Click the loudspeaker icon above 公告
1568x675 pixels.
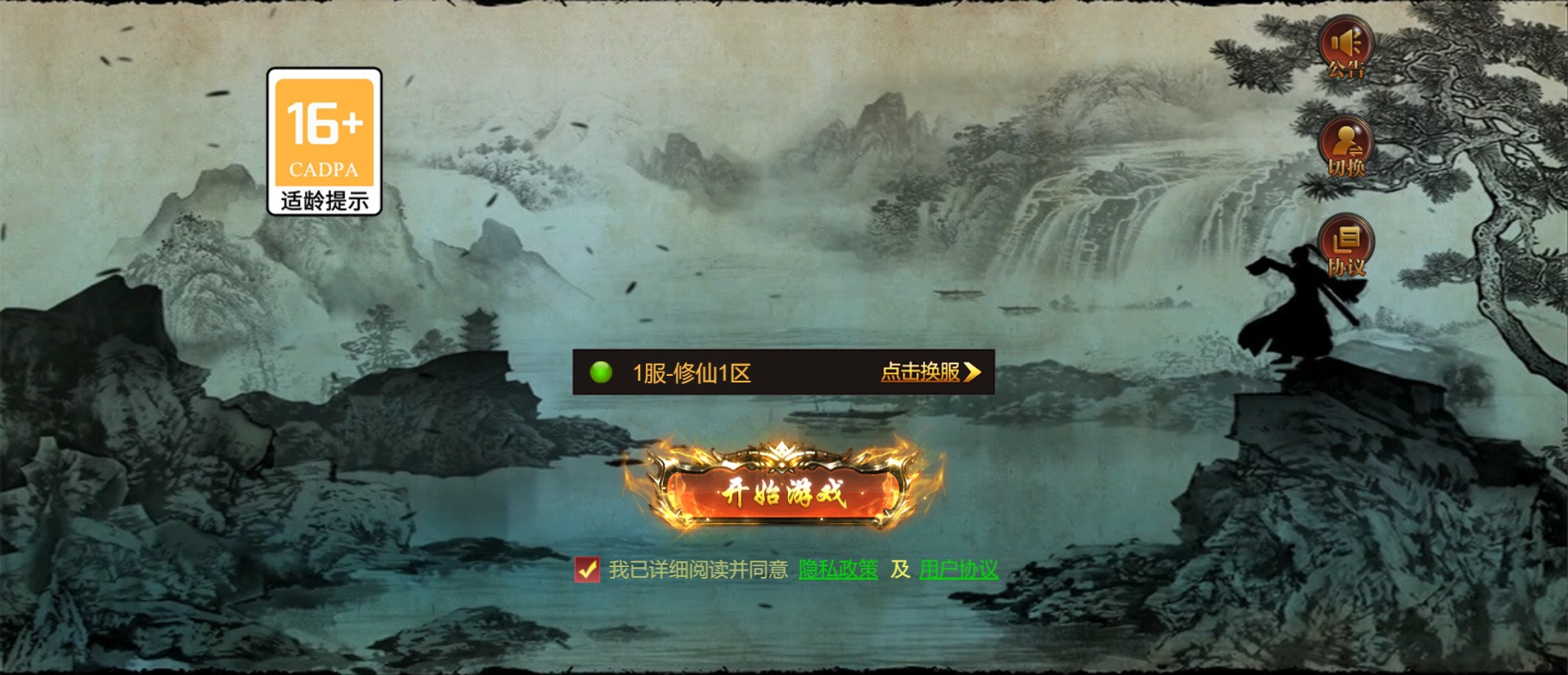[1346, 41]
